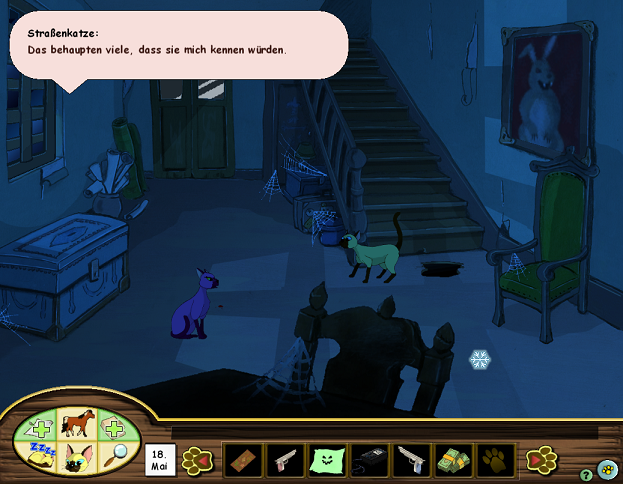Select the brown wooden board item

click(239, 460)
